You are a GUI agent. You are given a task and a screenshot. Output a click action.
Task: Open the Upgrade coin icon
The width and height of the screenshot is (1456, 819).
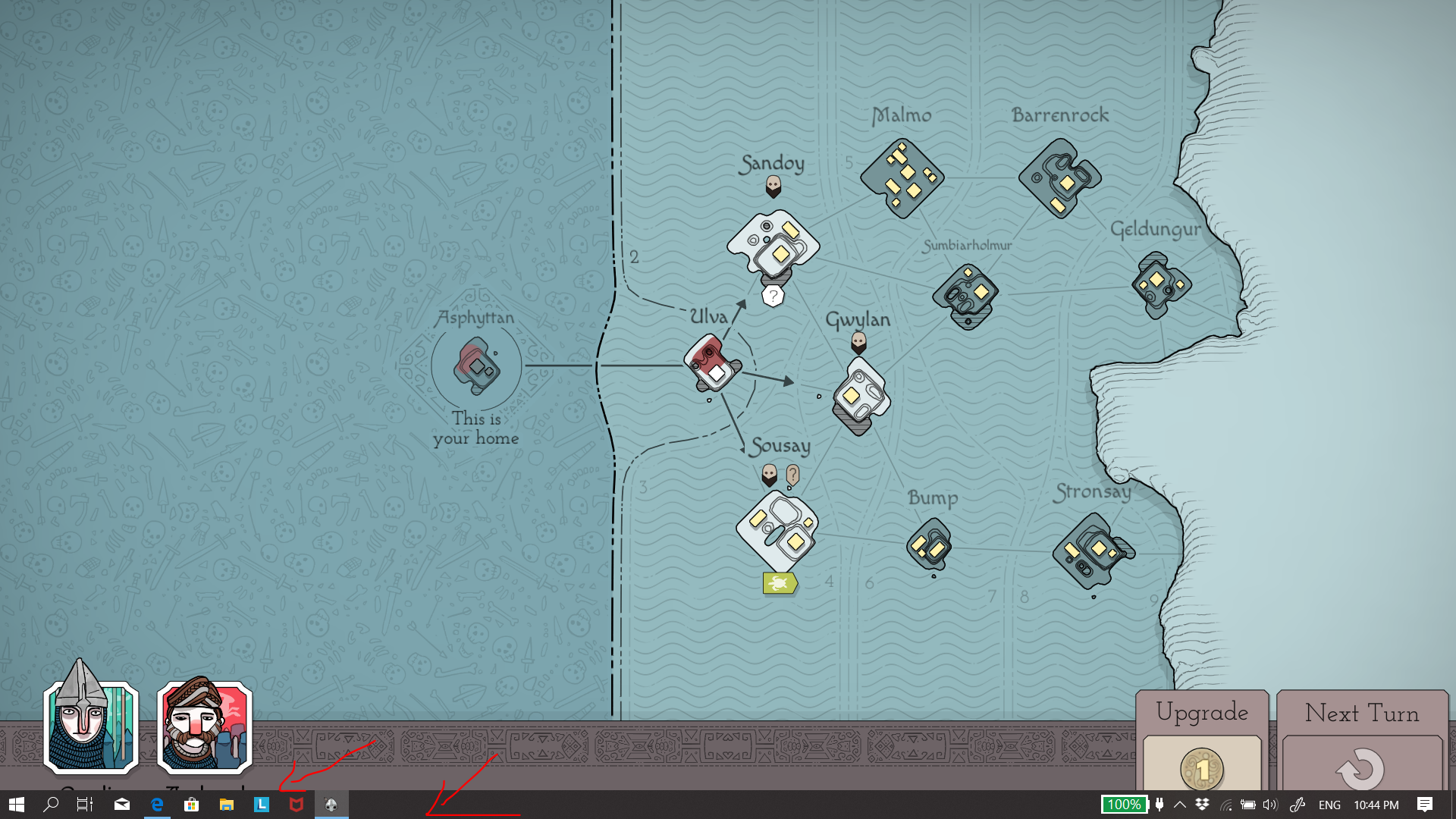1203,769
